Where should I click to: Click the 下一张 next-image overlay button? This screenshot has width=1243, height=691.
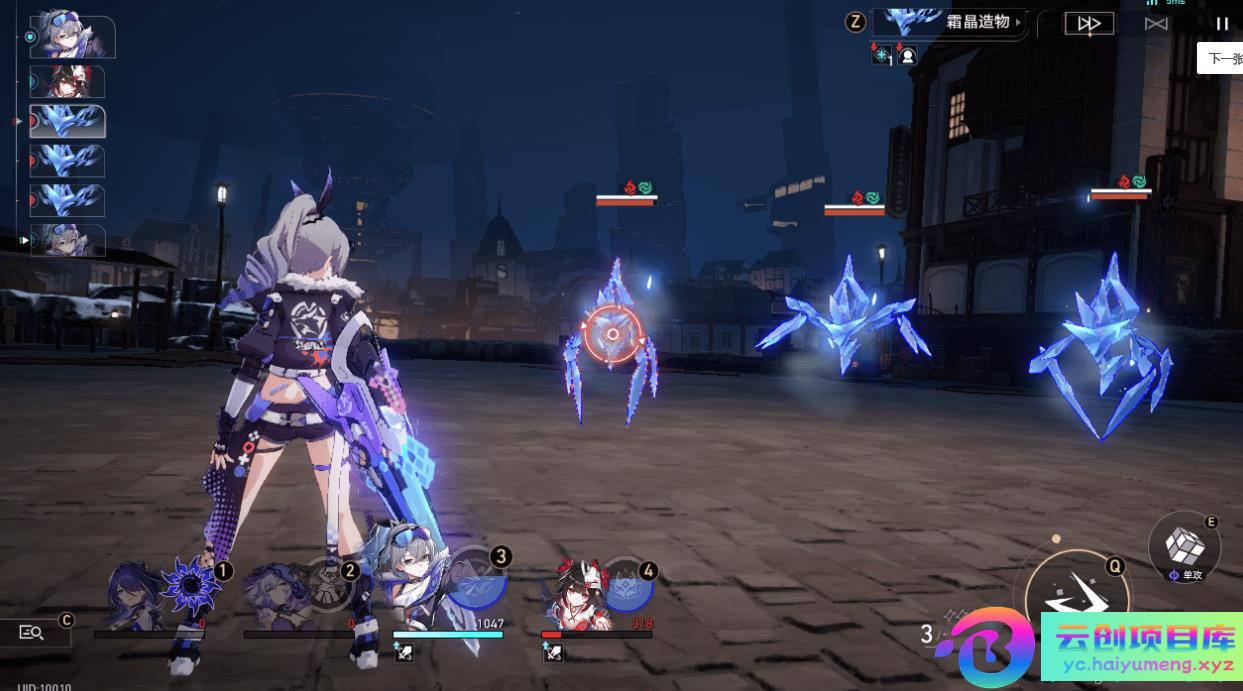point(1224,58)
